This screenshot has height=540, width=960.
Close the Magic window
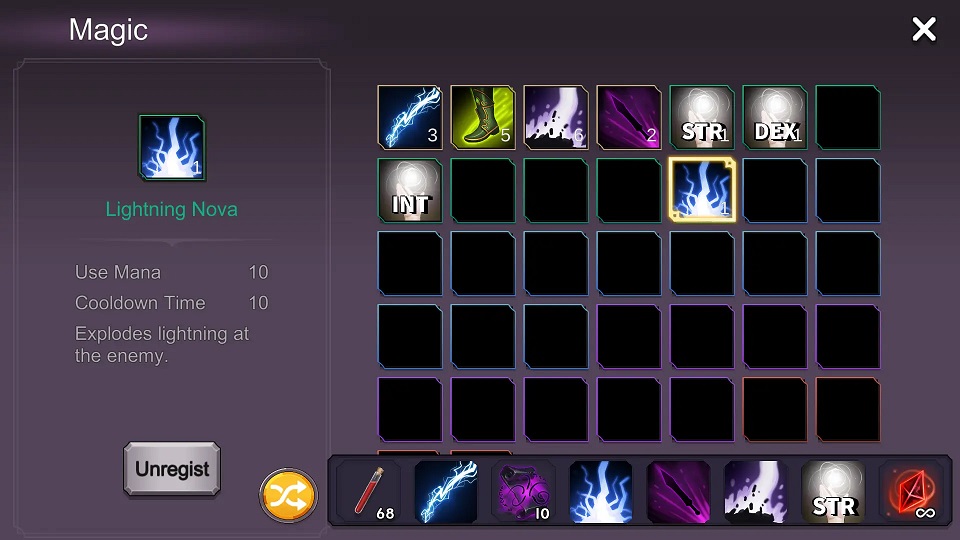pos(923,30)
